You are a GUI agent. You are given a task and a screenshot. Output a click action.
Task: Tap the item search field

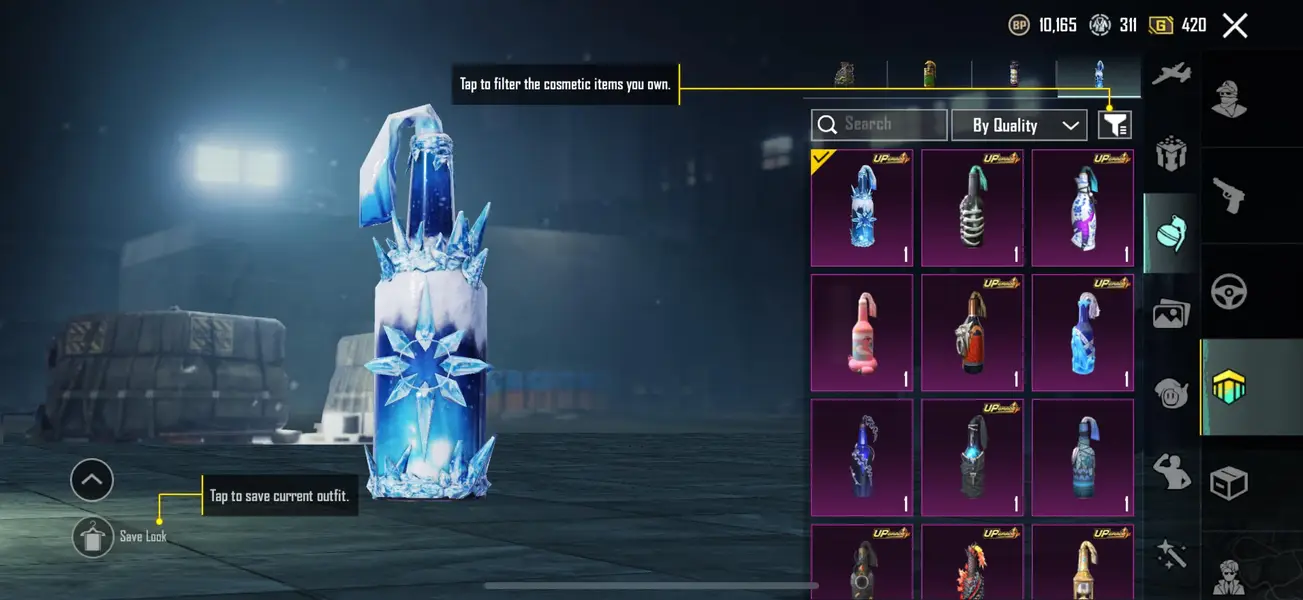pos(879,125)
